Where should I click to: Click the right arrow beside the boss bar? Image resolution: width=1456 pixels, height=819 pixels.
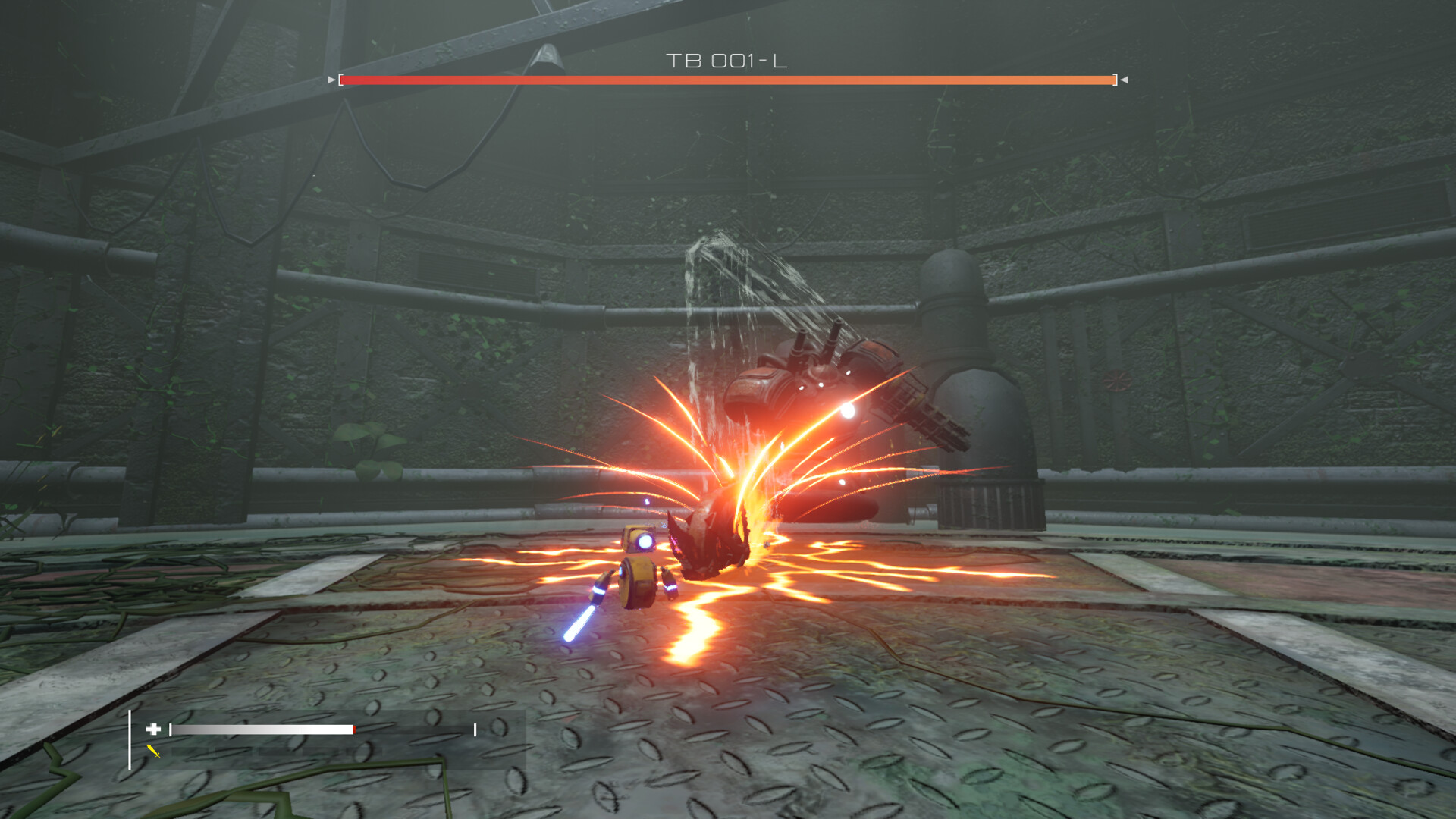point(1124,78)
